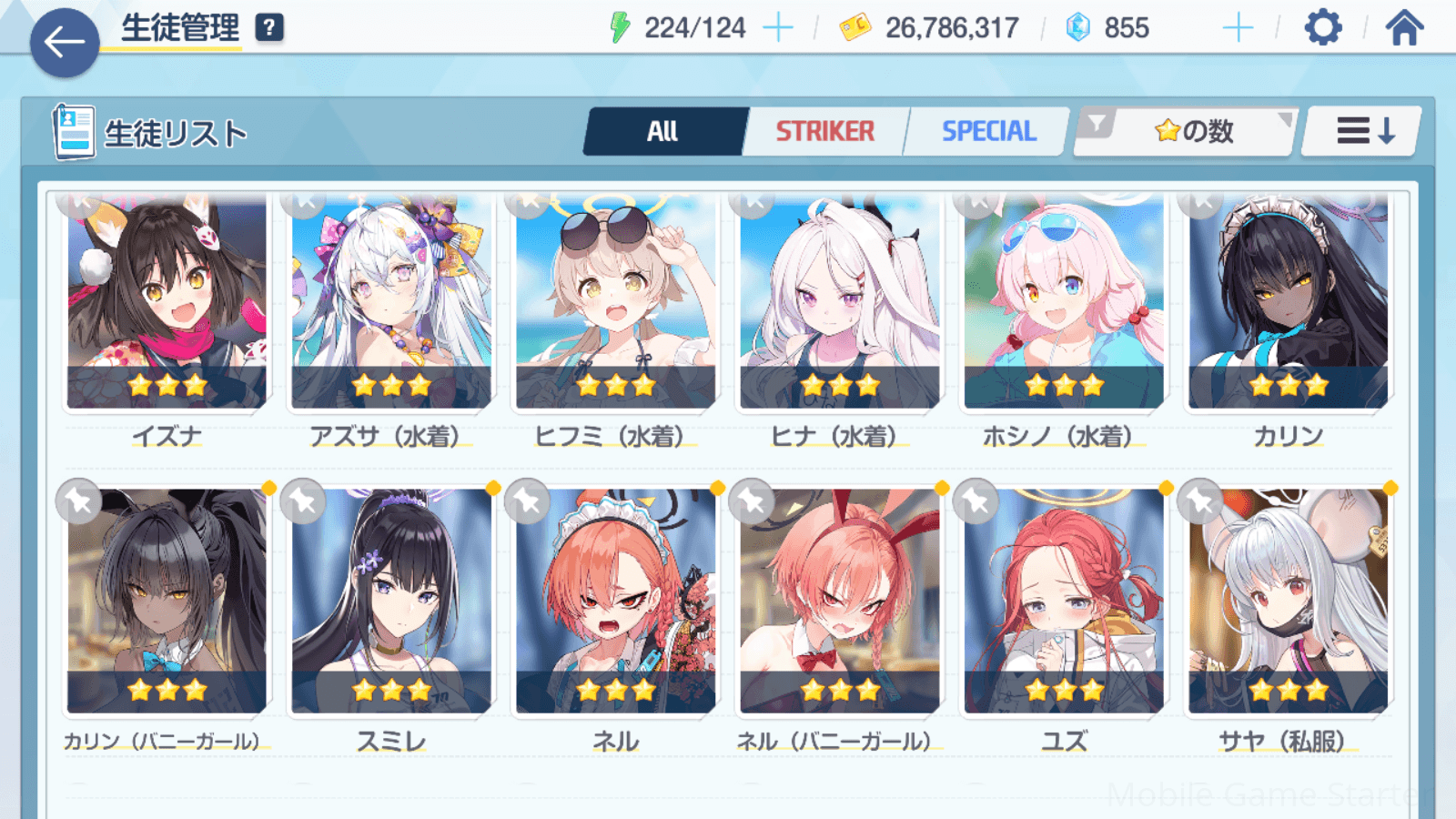Switch to the STRIKER tab
Screen dimensions: 1456x819
tap(824, 132)
